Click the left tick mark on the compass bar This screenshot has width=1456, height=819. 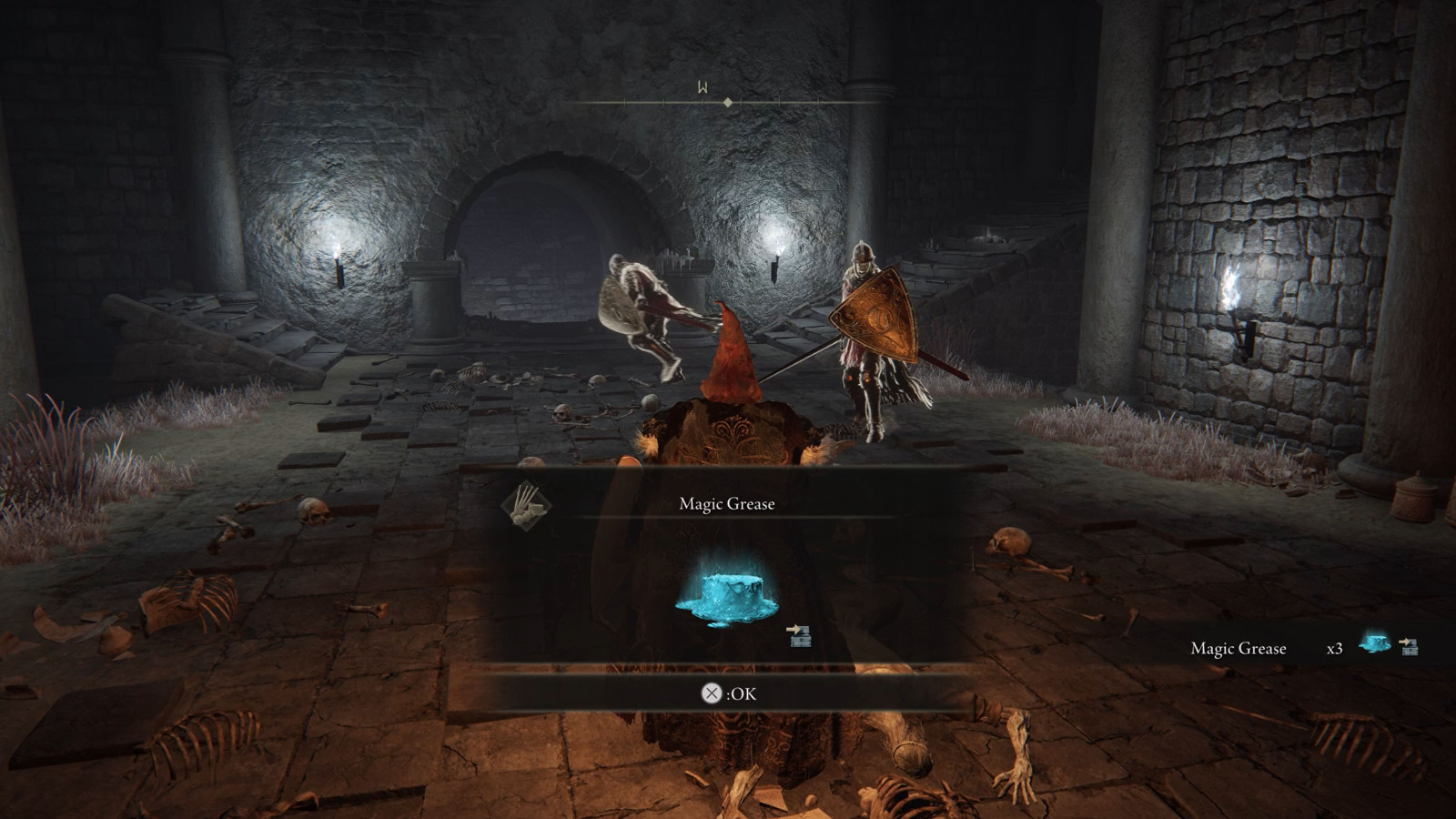coord(626,103)
